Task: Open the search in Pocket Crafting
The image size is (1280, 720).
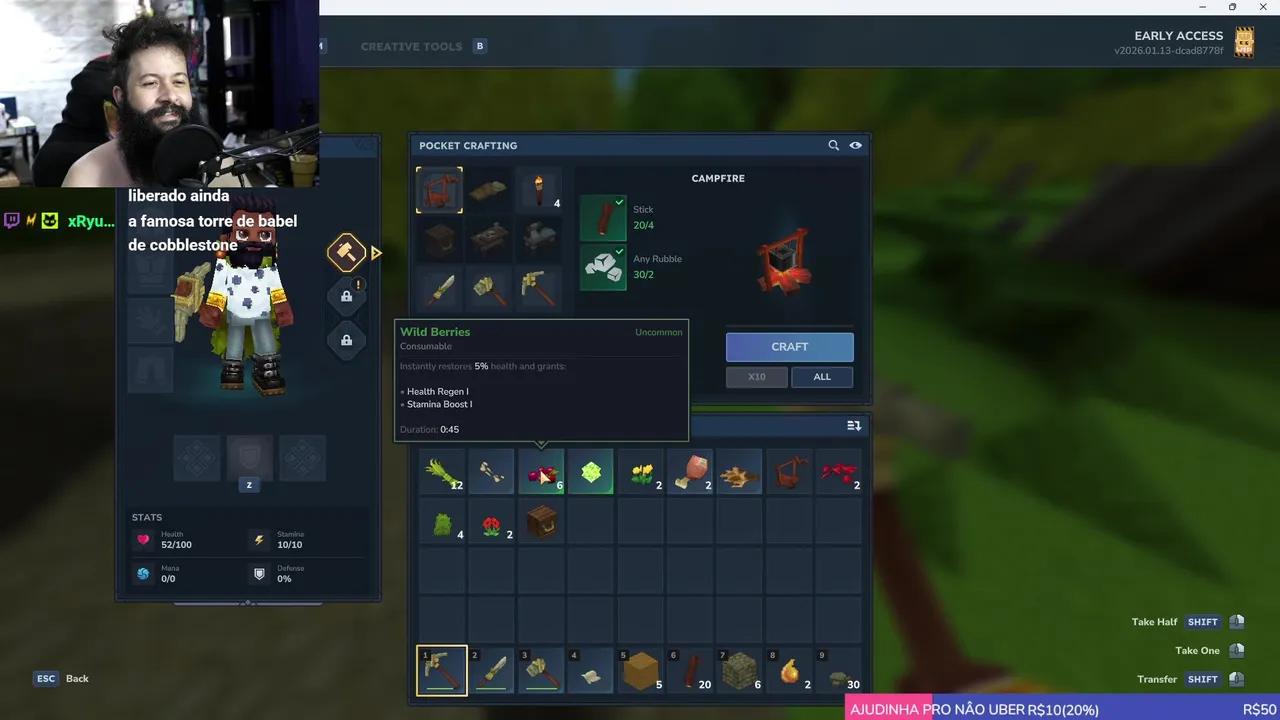Action: (833, 145)
